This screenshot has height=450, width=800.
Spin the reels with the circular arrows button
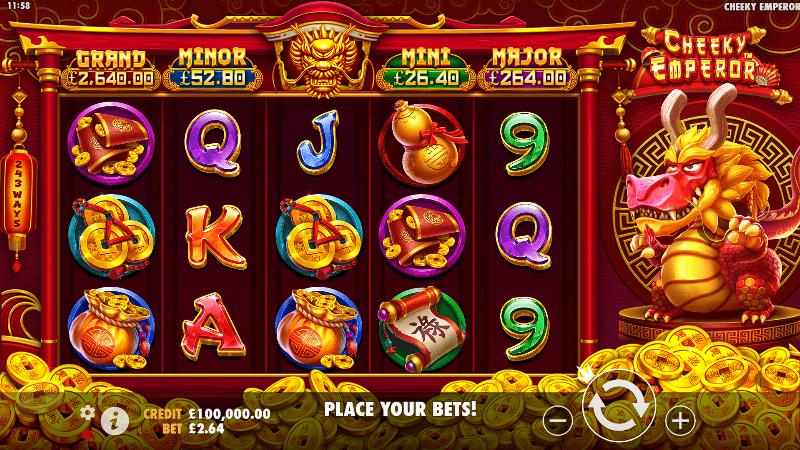620,412
